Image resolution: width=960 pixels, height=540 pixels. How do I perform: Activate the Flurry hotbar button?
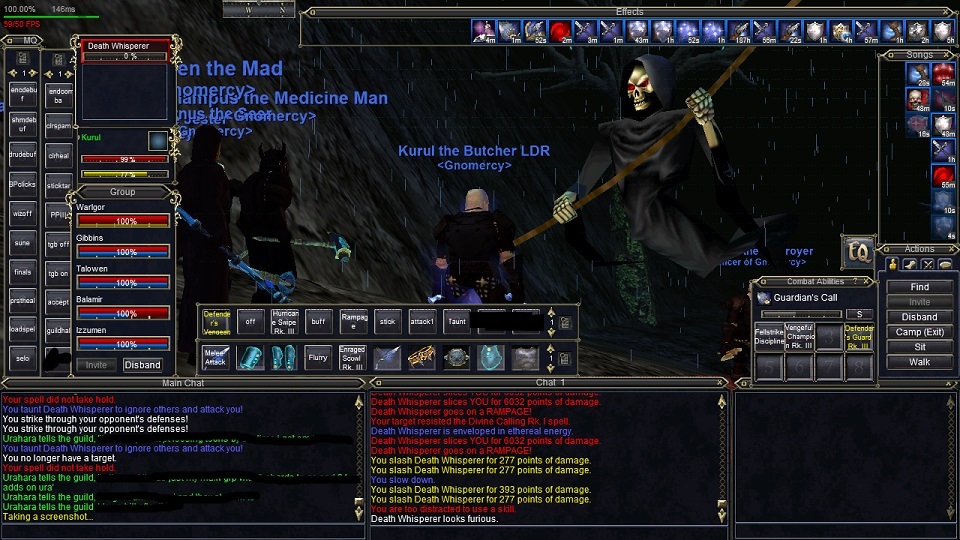point(318,358)
